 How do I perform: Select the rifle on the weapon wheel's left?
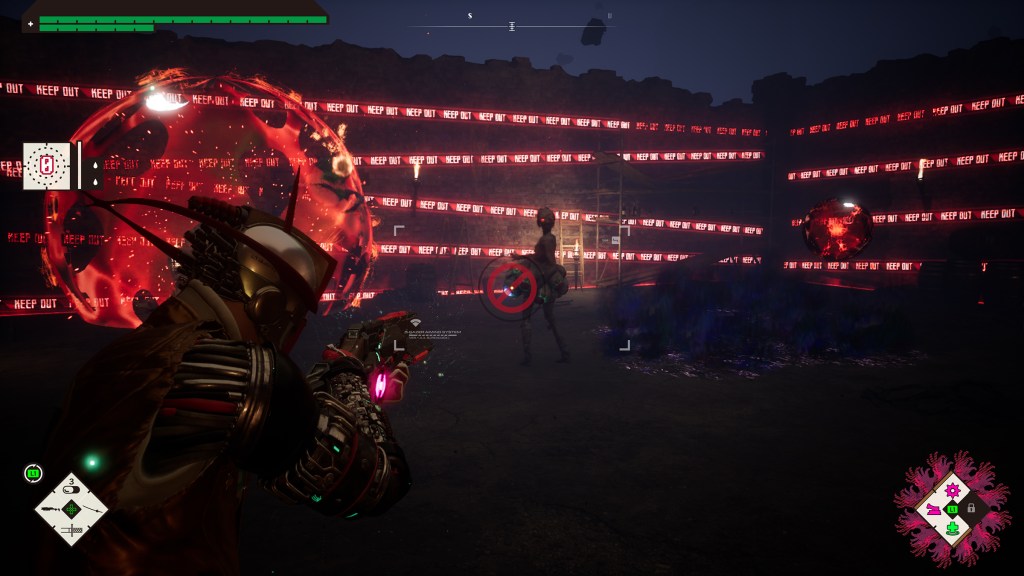(x=50, y=510)
